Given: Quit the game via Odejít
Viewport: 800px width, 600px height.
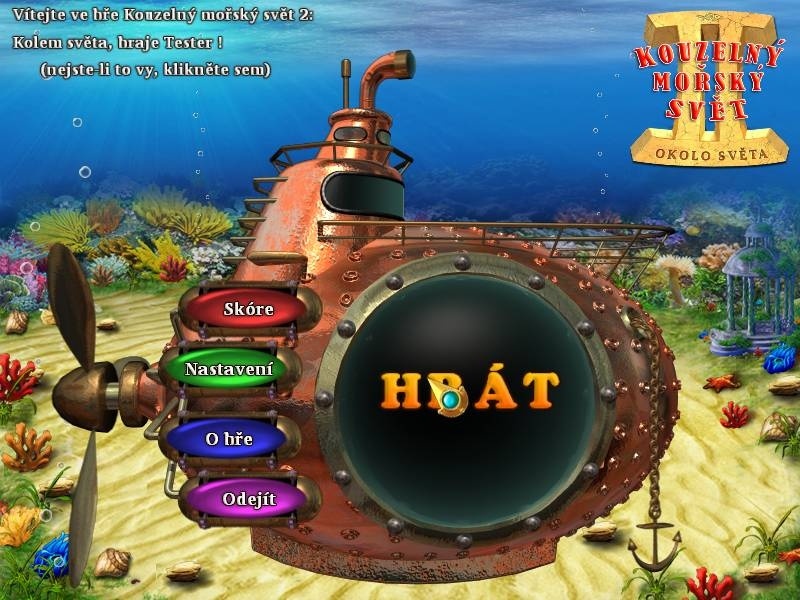Looking at the screenshot, I should pyautogui.click(x=249, y=498).
